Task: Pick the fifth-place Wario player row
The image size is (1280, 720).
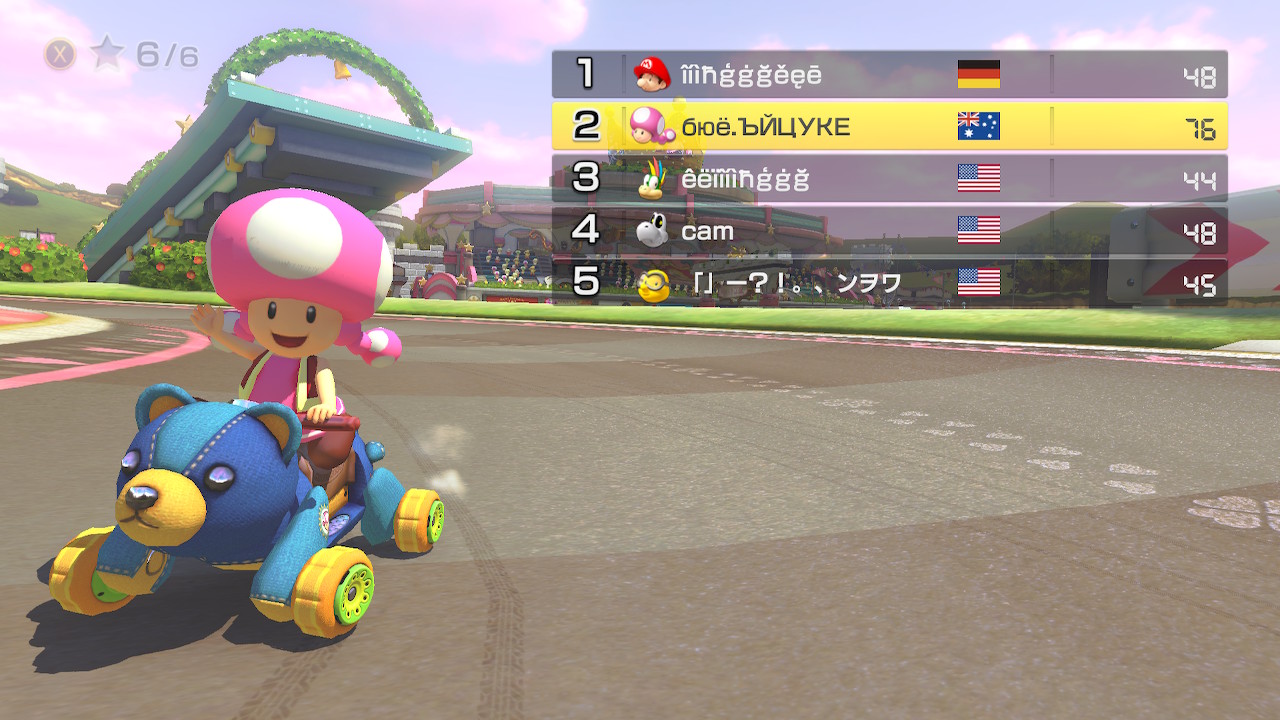Action: [x=889, y=283]
